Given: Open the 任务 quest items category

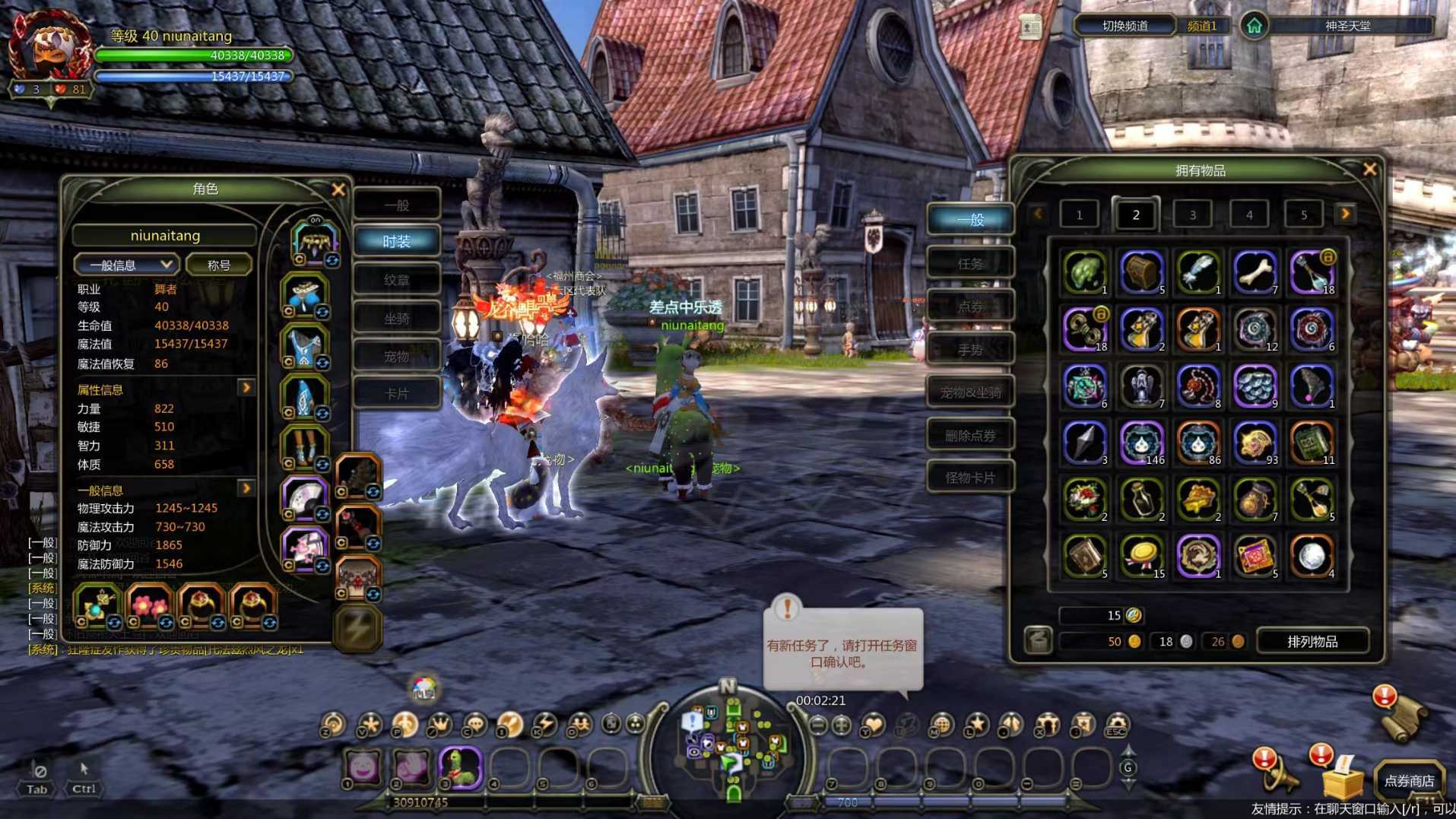Looking at the screenshot, I should click(x=970, y=264).
